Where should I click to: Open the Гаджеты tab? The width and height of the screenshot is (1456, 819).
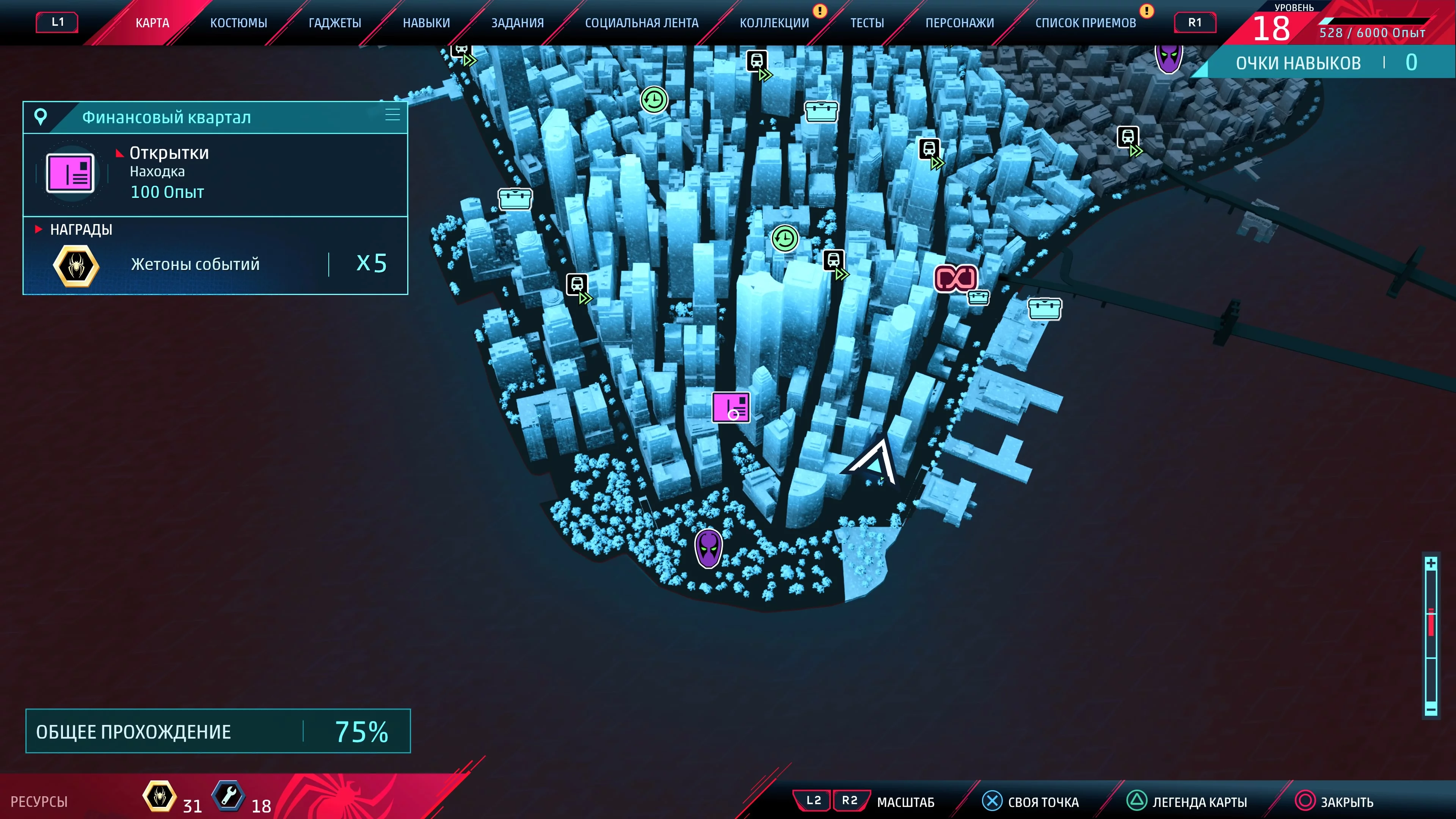(x=334, y=23)
